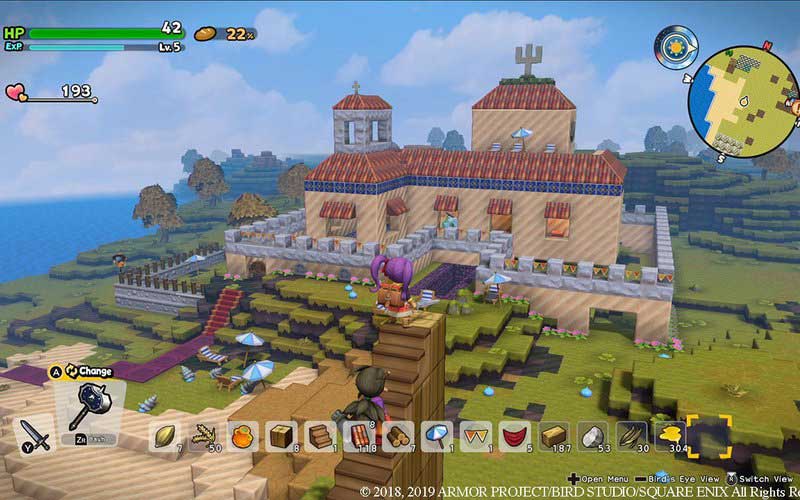800x500 pixels.
Task: Choose the red roof tile slot
Action: coord(361,436)
